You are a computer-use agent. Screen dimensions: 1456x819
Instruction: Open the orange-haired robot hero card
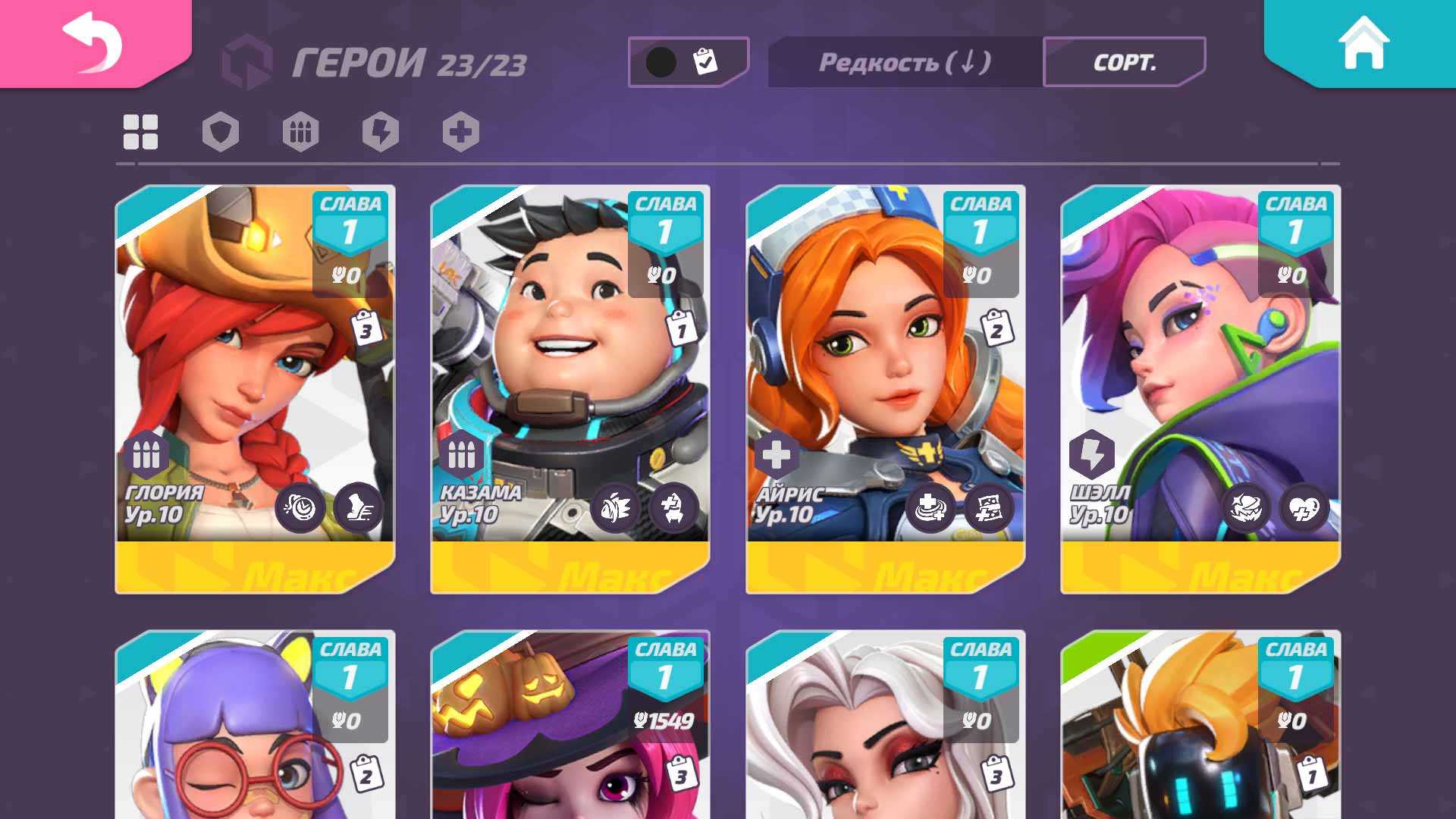click(x=1200, y=728)
